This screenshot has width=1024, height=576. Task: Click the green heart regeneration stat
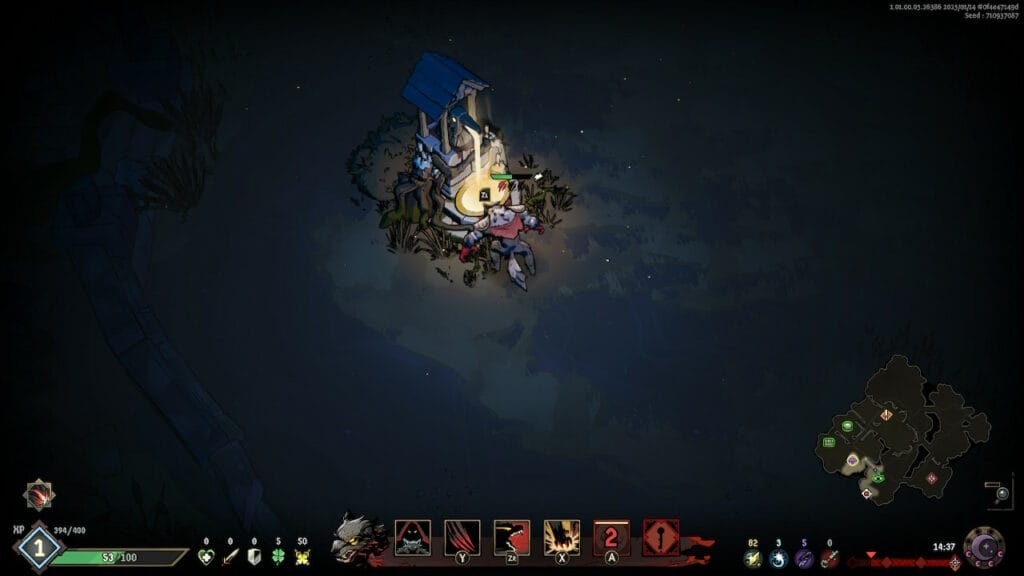pos(206,557)
